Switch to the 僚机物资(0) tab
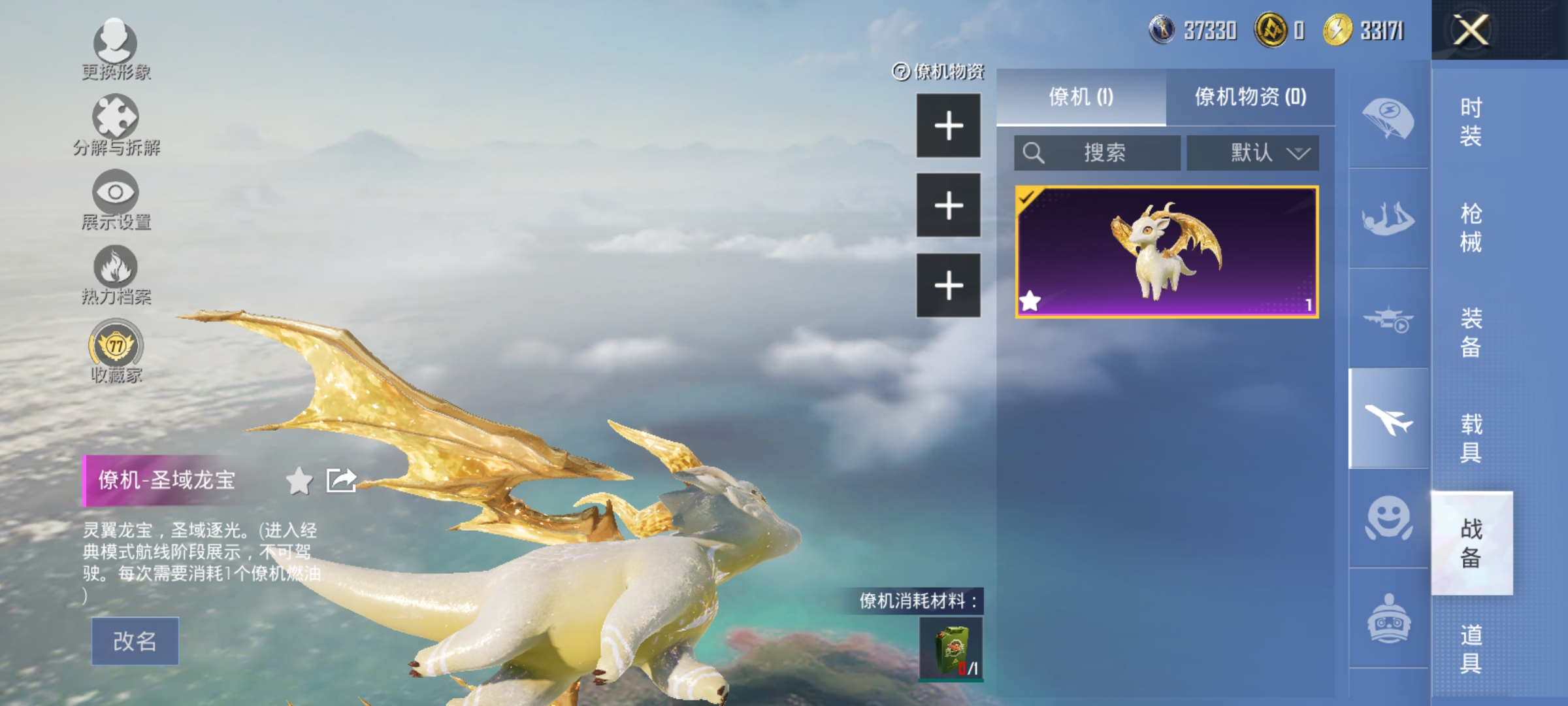 [1254, 97]
